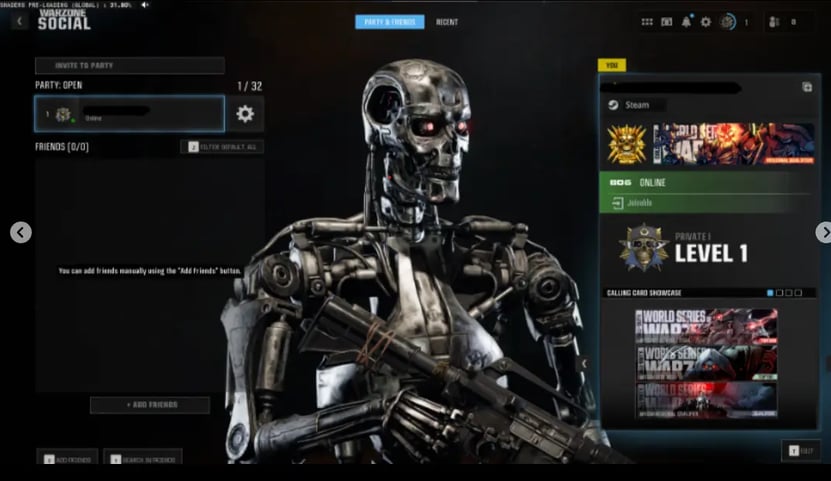This screenshot has height=481, width=831.
Task: Click the Edit button under the profile card
Action: [x=801, y=451]
